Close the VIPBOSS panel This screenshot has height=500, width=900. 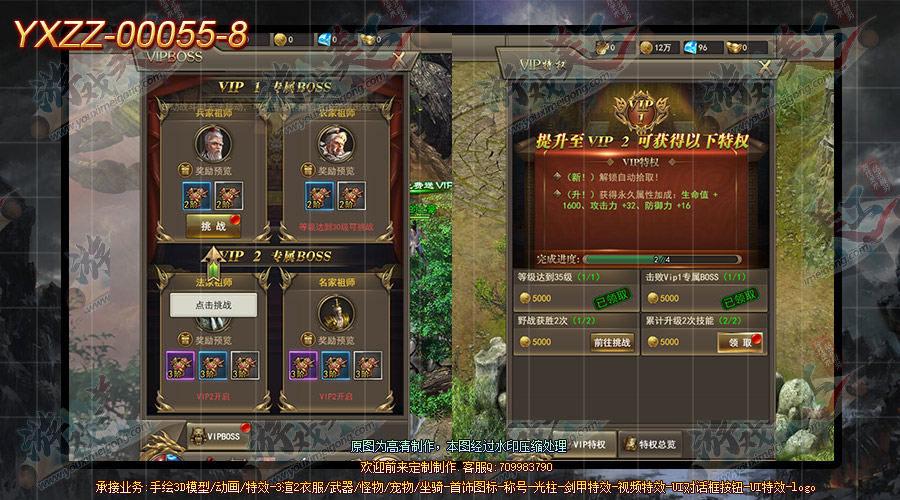coord(399,60)
